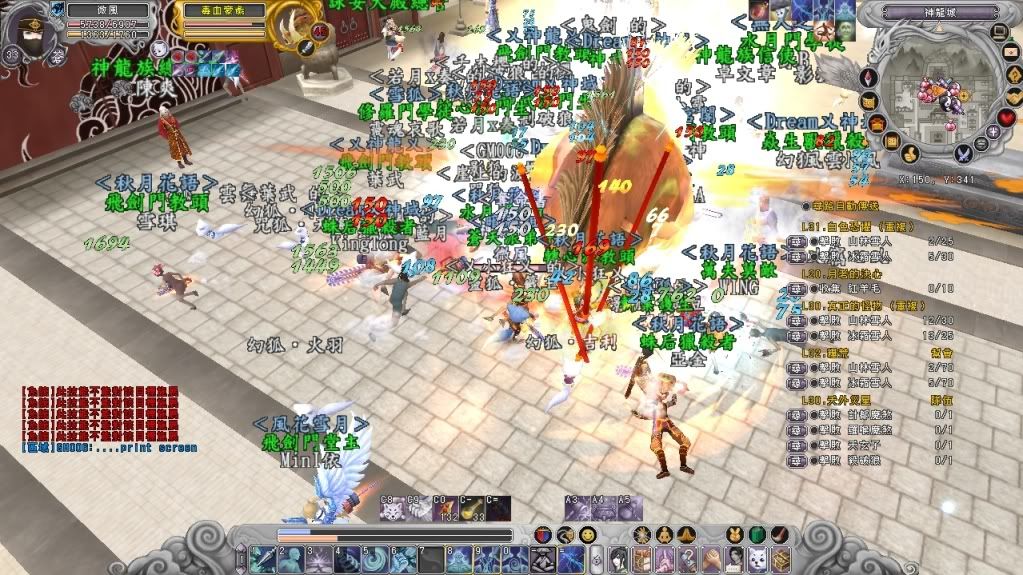This screenshot has height=575, width=1023.
Task: Click the monitor icon beside the minimap
Action: 999,32
